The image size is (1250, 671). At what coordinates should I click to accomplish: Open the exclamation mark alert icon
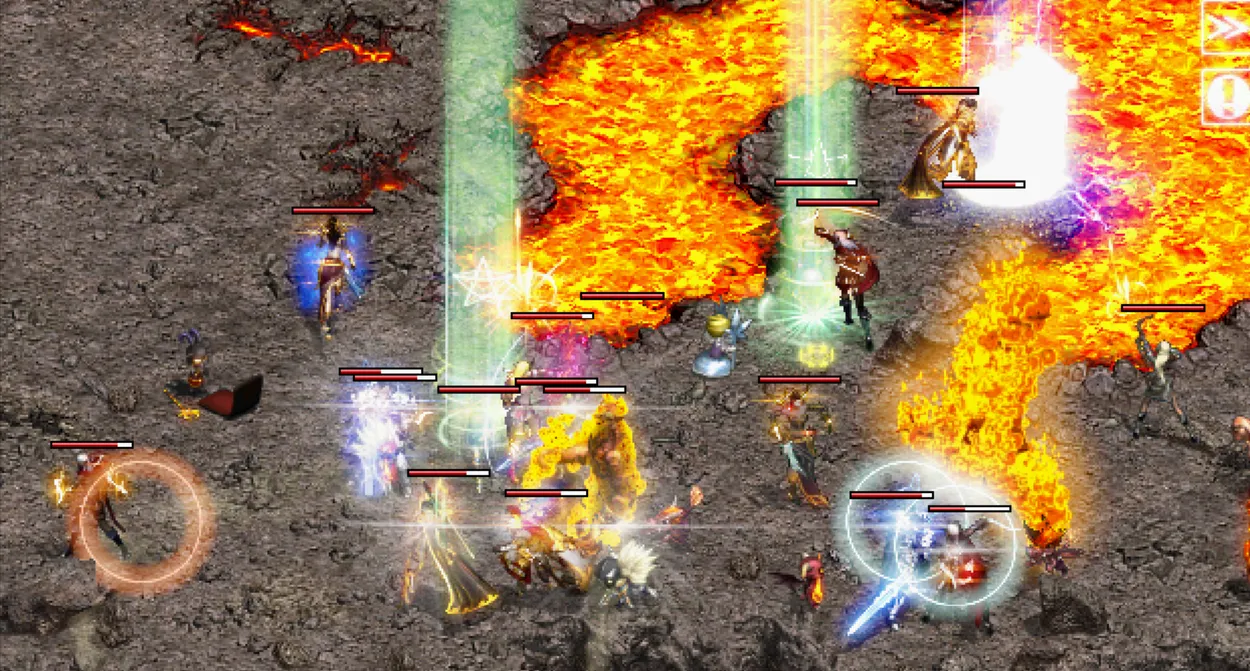[1227, 96]
